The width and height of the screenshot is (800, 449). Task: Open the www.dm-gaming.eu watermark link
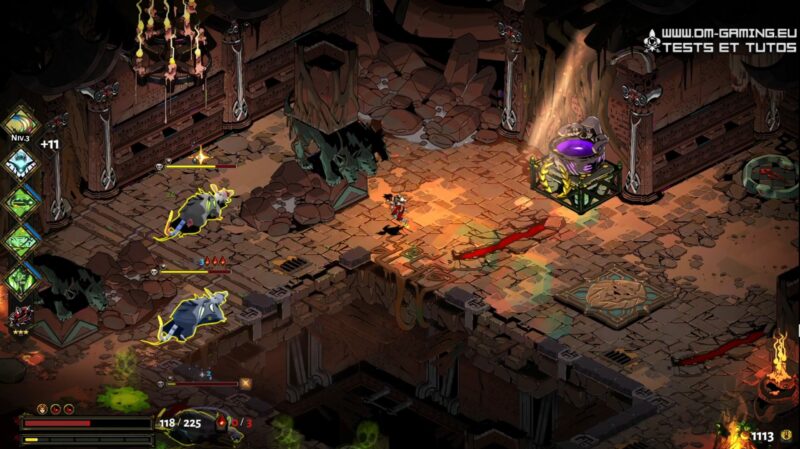720,32
